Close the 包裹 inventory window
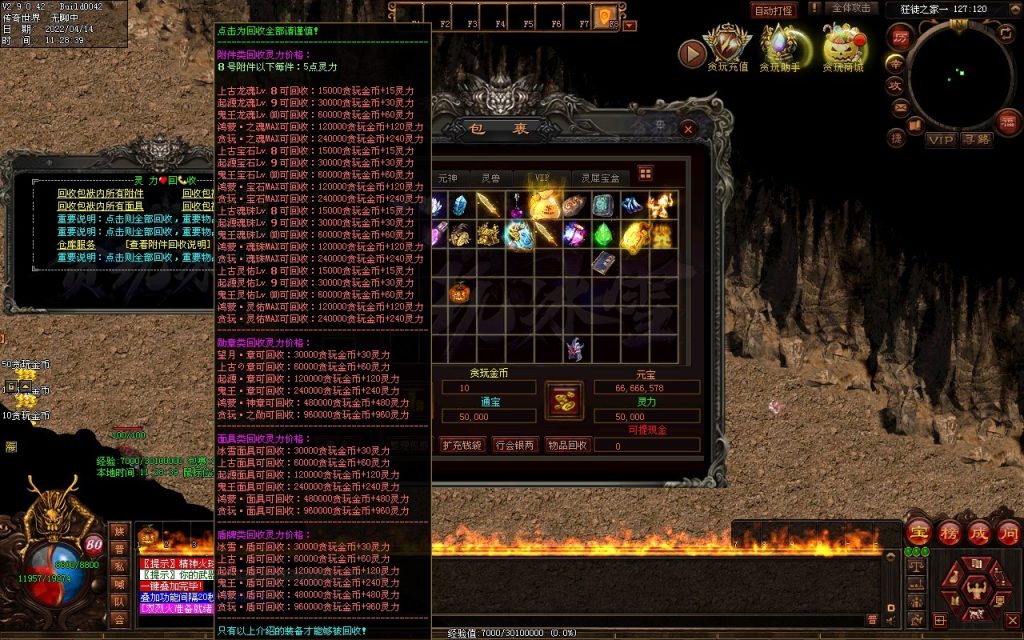This screenshot has height=640, width=1024. pyautogui.click(x=687, y=129)
